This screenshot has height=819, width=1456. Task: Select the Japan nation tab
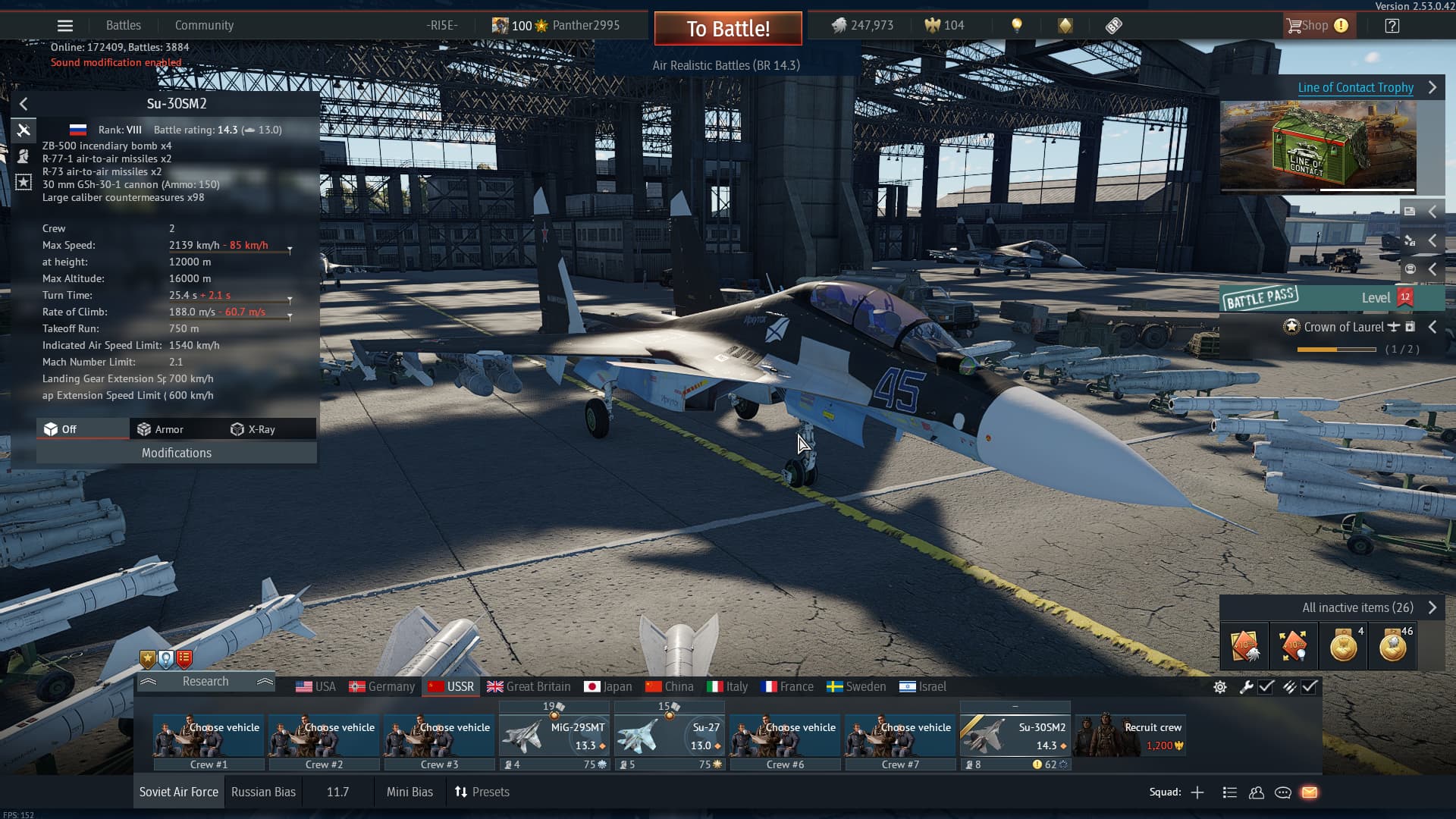(x=608, y=686)
